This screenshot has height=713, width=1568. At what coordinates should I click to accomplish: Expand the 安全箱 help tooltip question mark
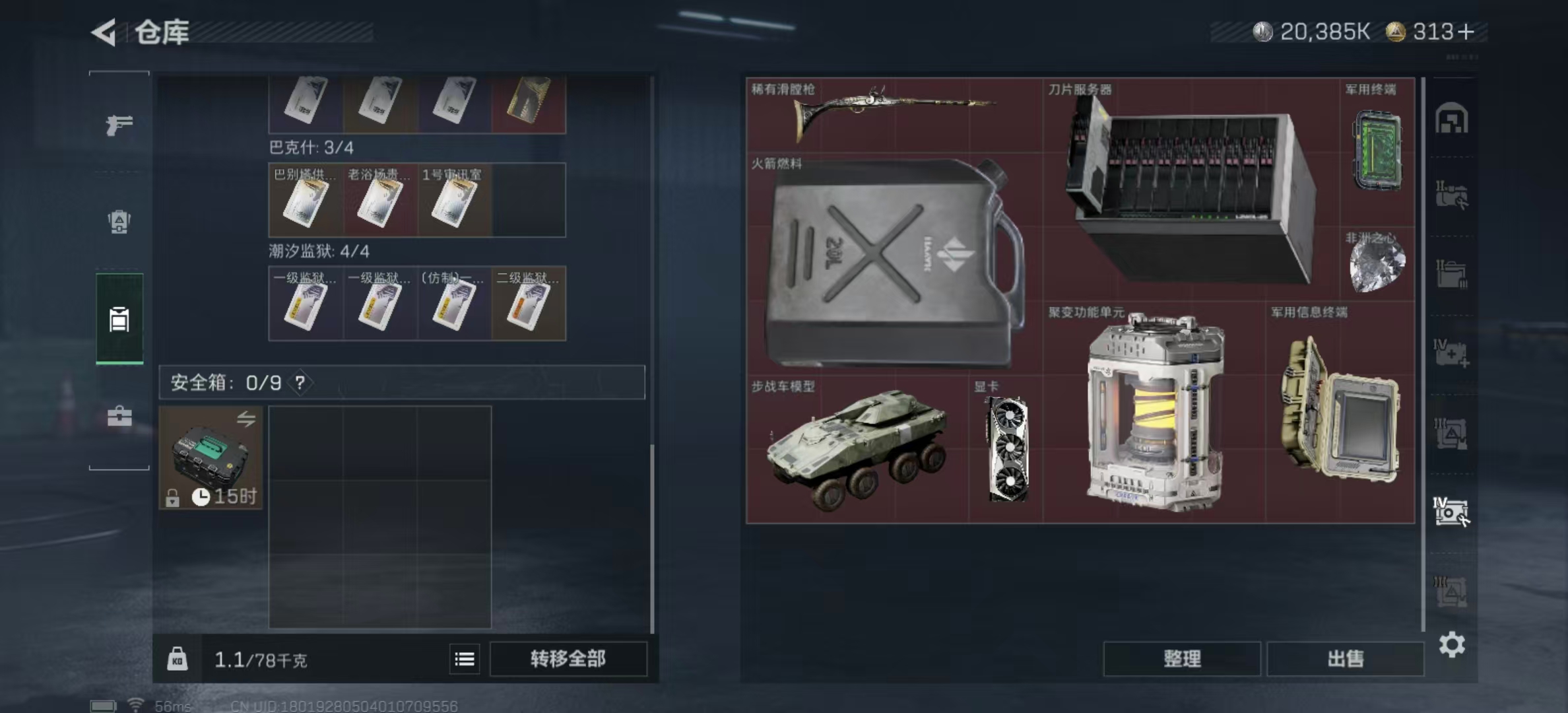click(x=300, y=382)
